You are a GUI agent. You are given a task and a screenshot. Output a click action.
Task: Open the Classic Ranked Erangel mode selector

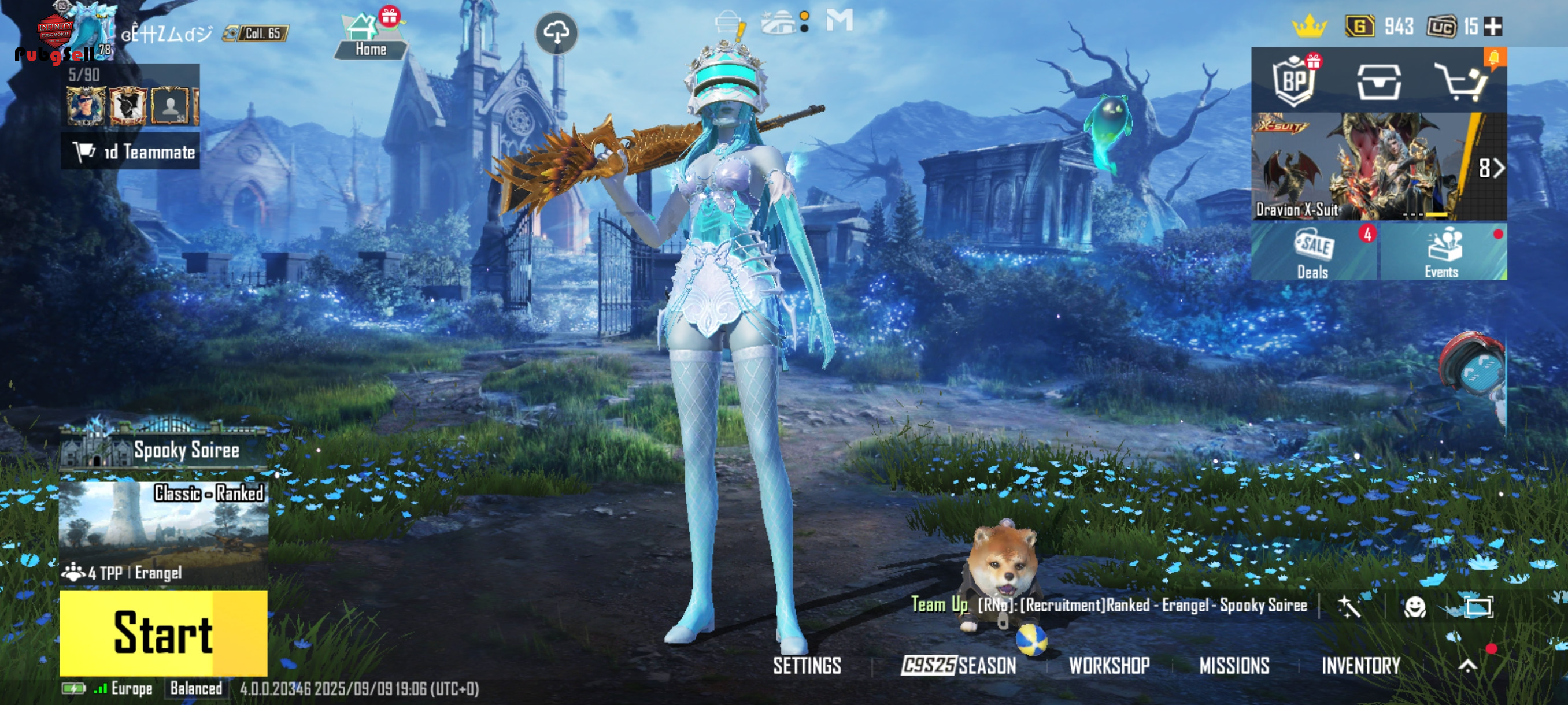tap(163, 530)
